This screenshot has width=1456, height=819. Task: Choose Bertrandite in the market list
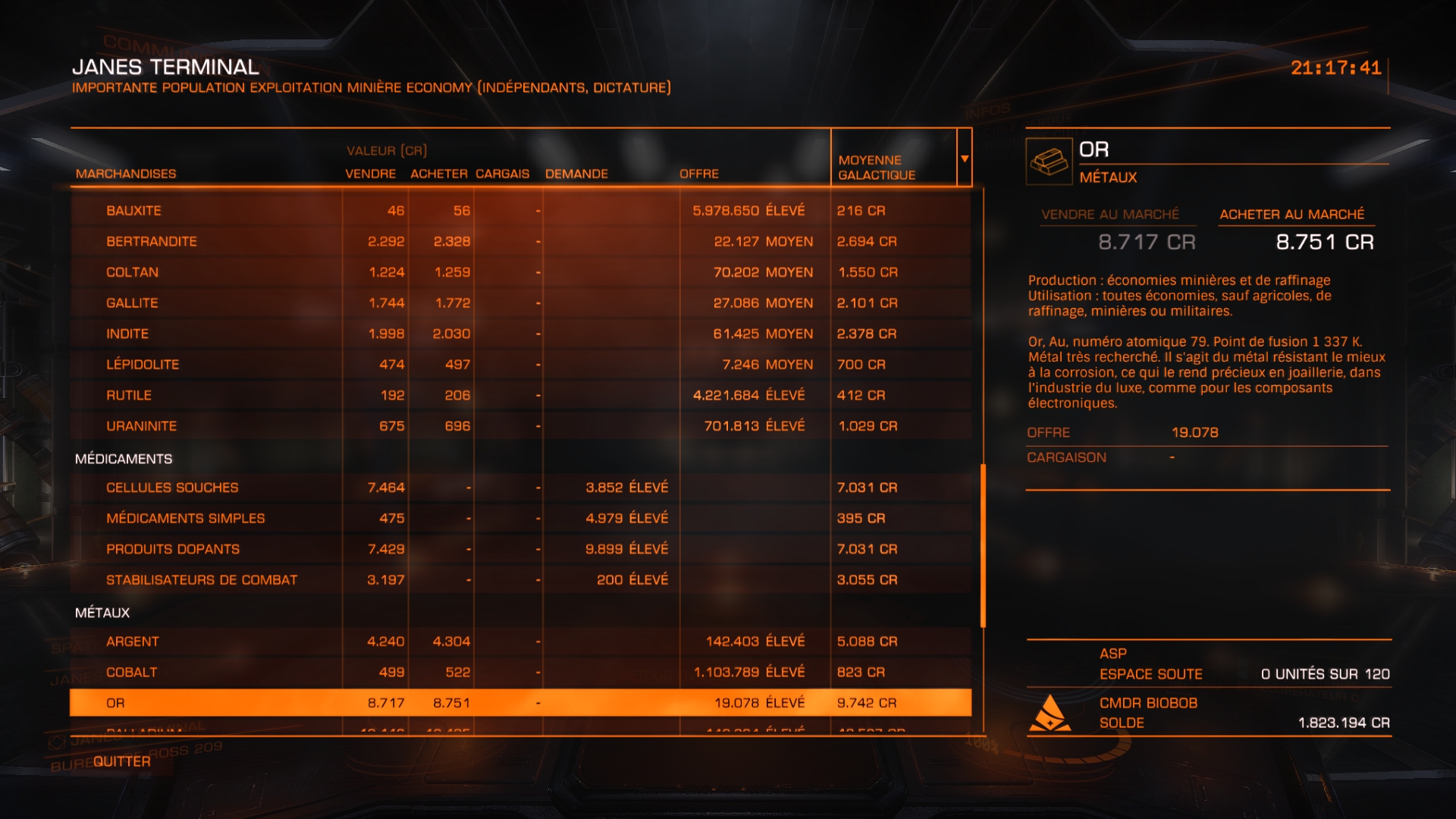click(x=152, y=241)
